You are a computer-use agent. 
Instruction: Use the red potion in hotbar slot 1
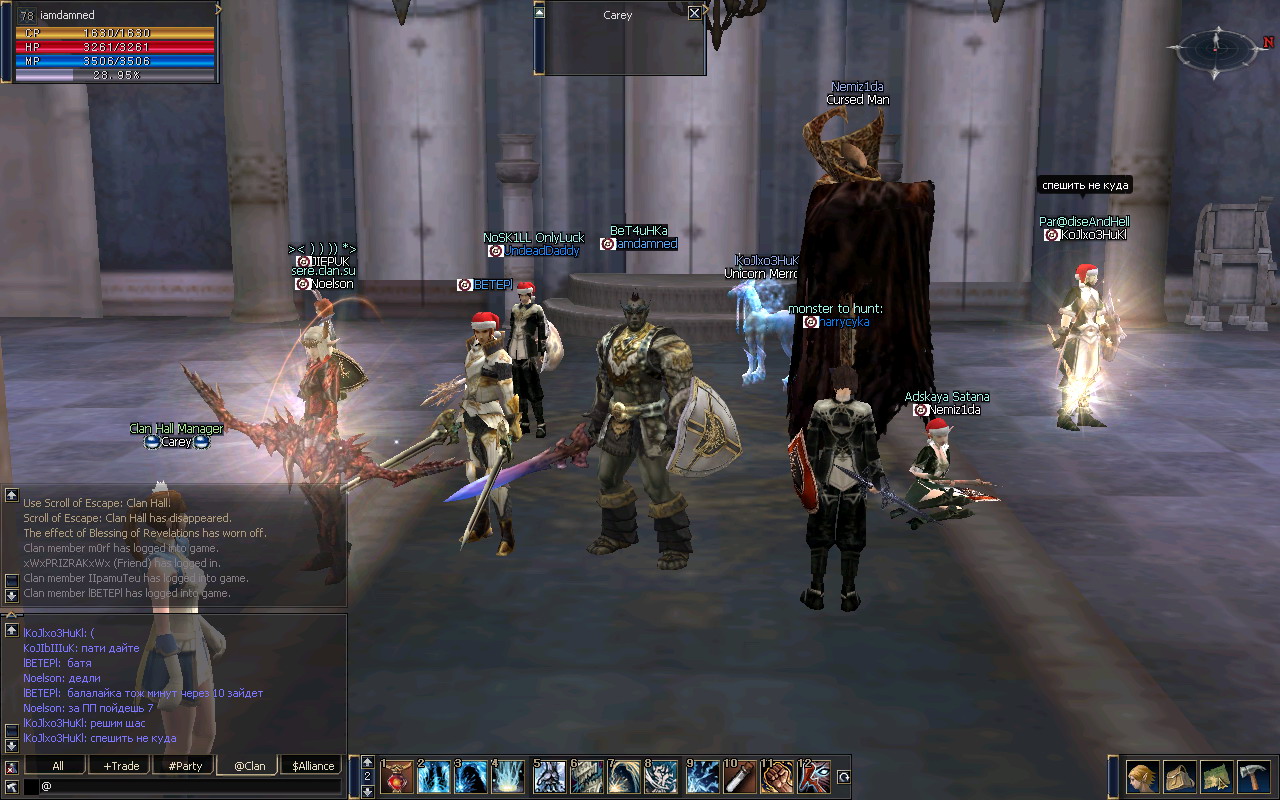coord(396,777)
